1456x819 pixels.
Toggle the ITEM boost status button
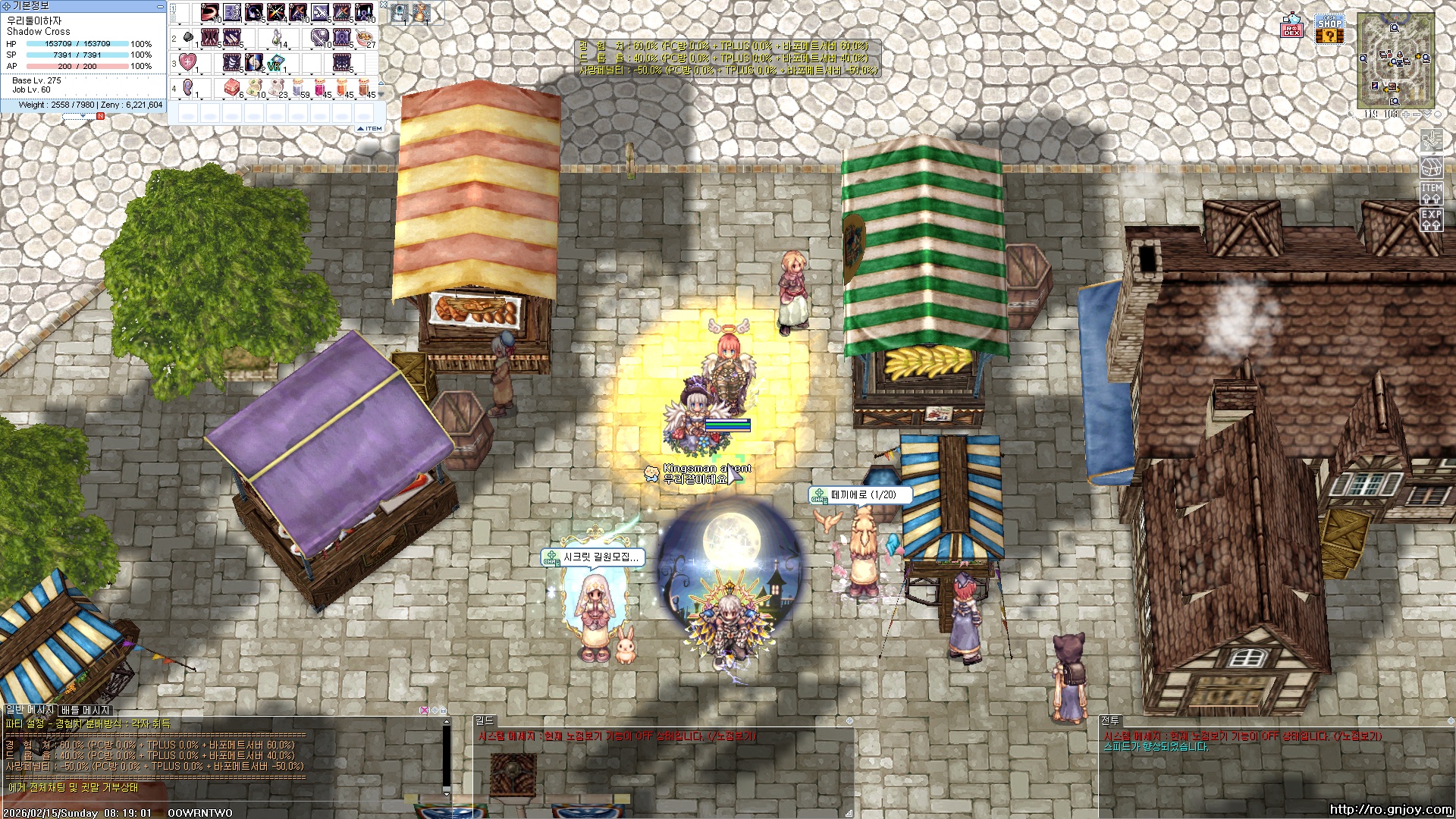(x=1431, y=193)
